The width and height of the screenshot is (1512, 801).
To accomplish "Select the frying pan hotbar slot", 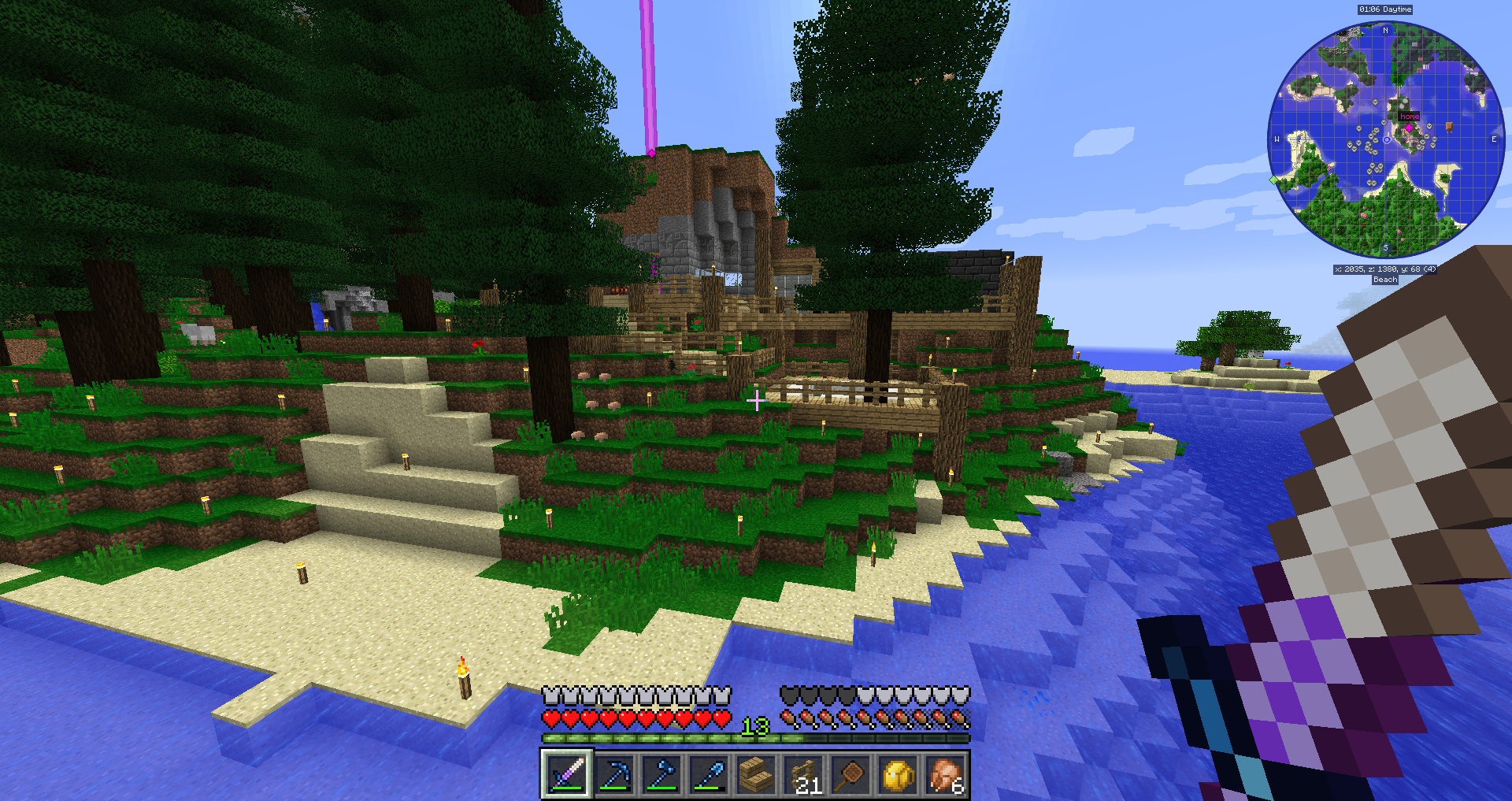I will [851, 775].
